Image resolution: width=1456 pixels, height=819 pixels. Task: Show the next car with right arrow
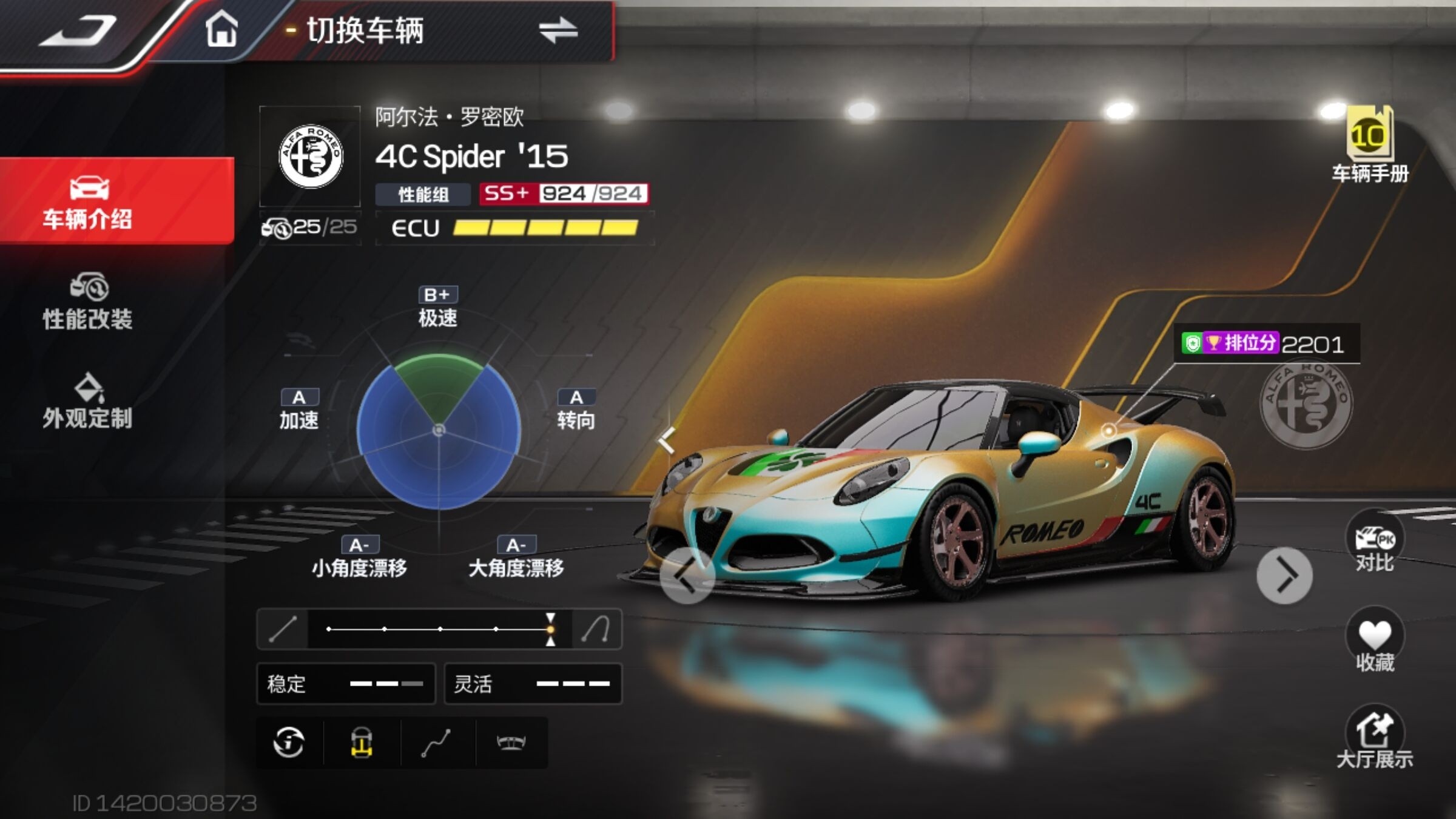(x=1284, y=575)
